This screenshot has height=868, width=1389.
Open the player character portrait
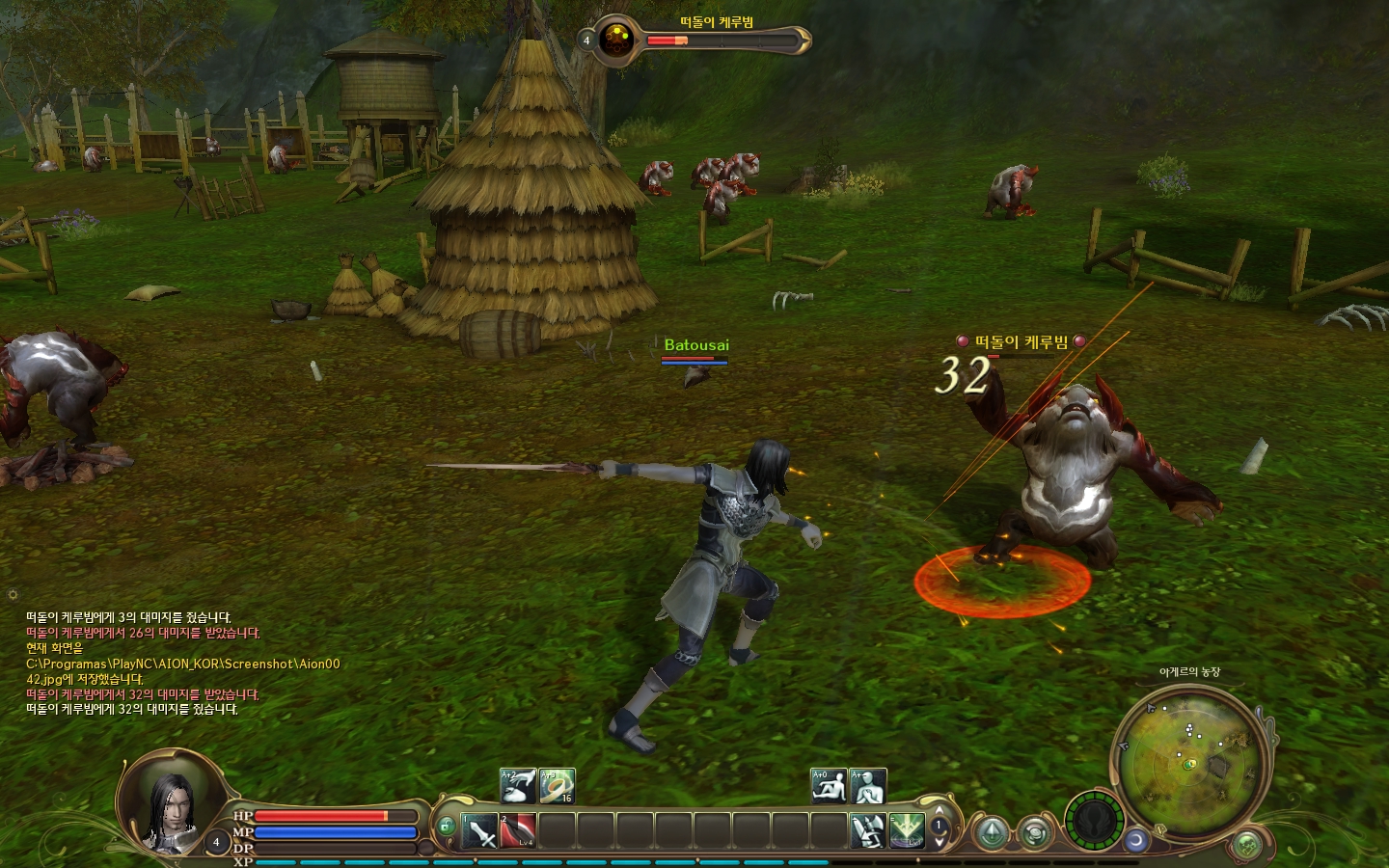[x=174, y=800]
